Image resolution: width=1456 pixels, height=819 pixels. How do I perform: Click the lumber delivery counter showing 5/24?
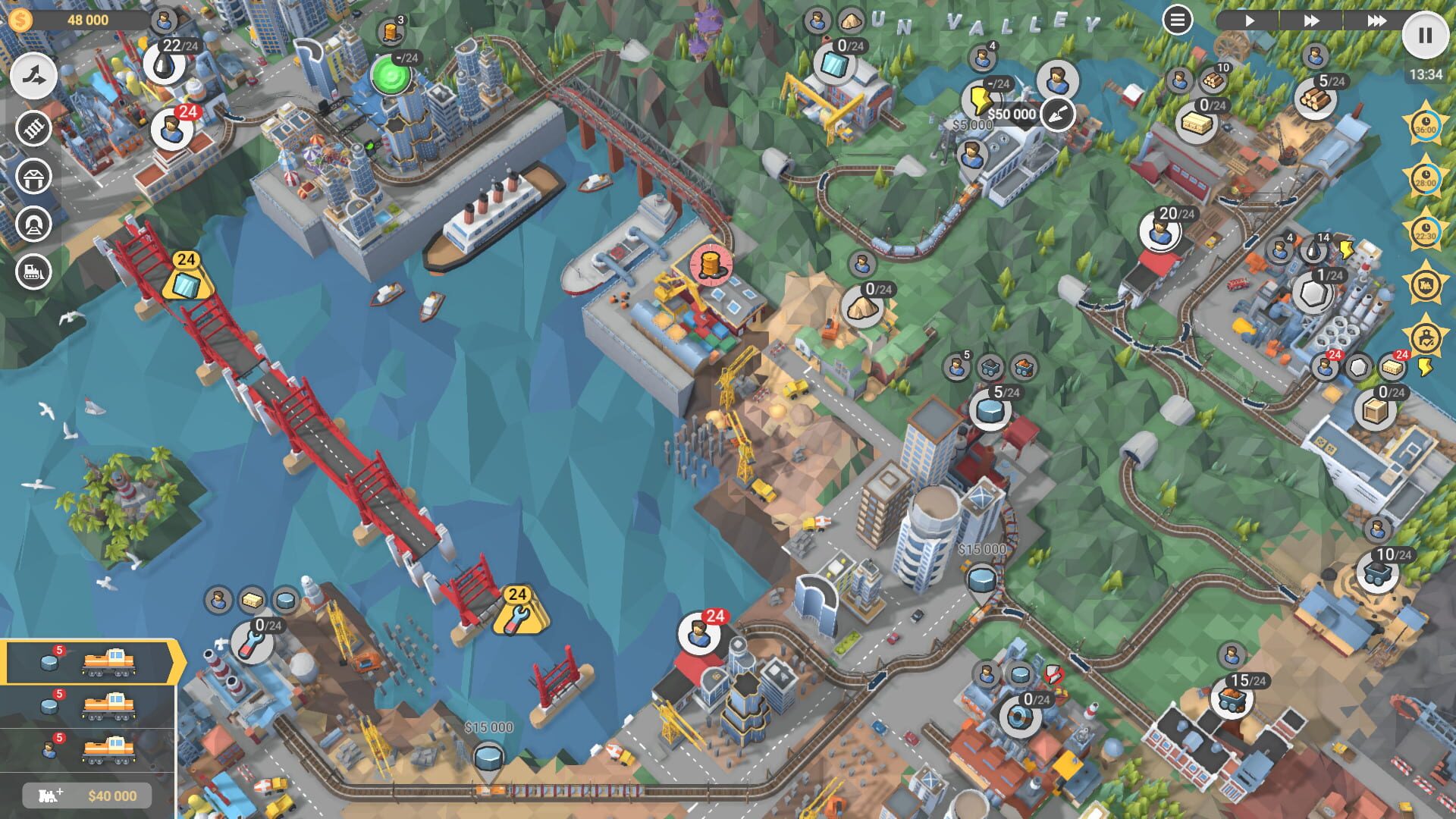pyautogui.click(x=1316, y=99)
